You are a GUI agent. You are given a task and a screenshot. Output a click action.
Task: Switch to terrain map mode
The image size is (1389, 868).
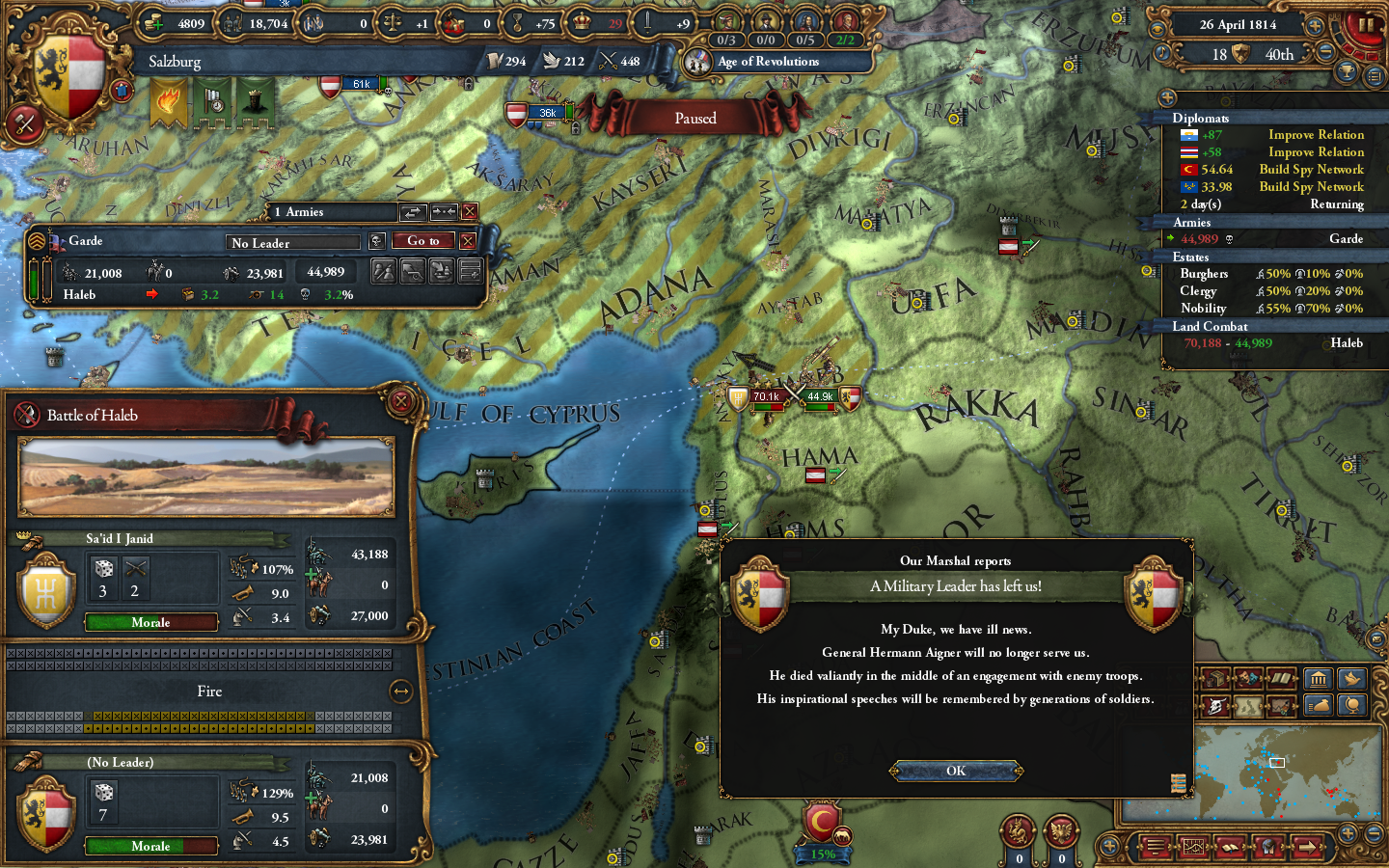(1247, 706)
